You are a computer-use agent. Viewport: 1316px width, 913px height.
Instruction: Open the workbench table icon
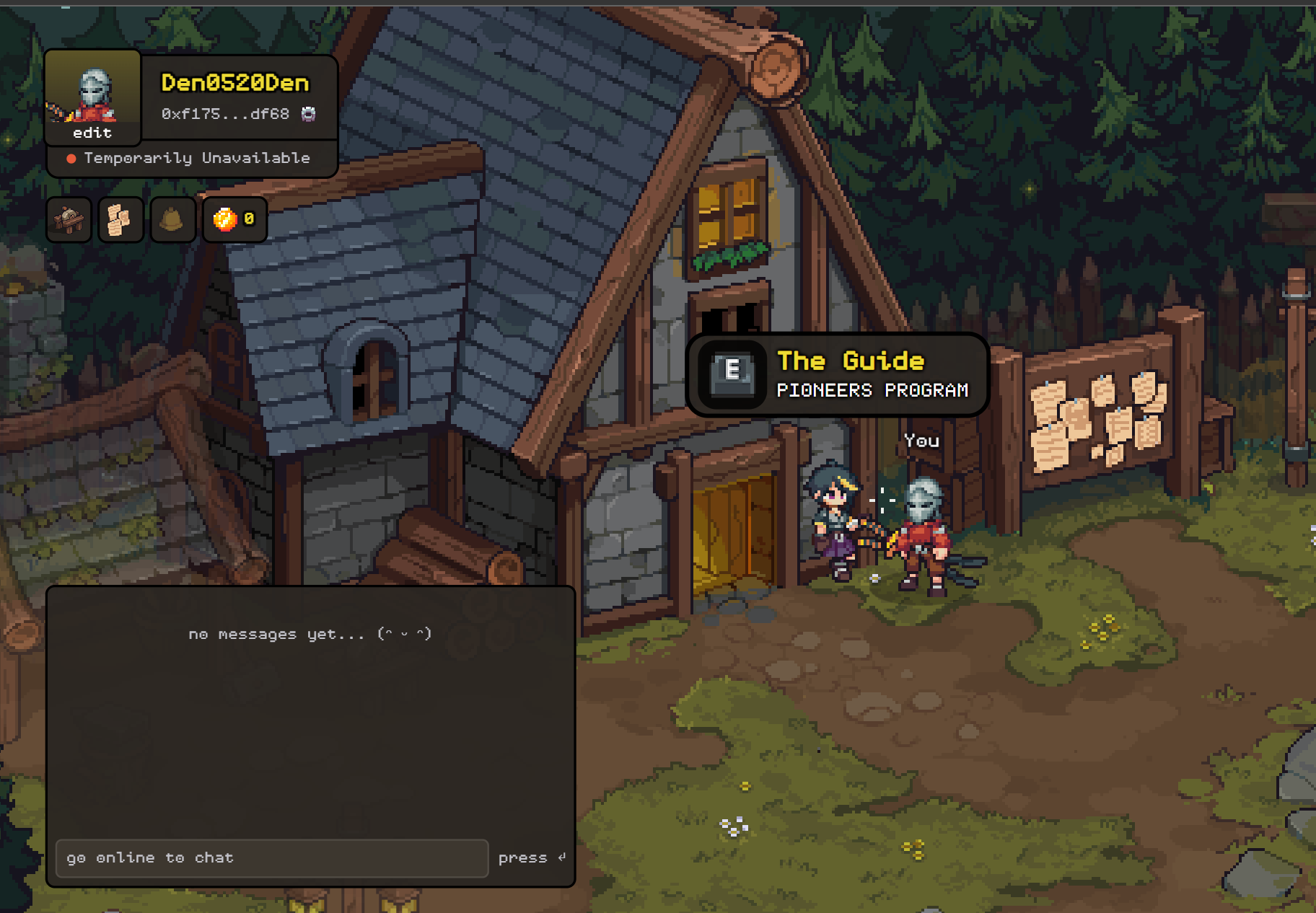pos(69,219)
